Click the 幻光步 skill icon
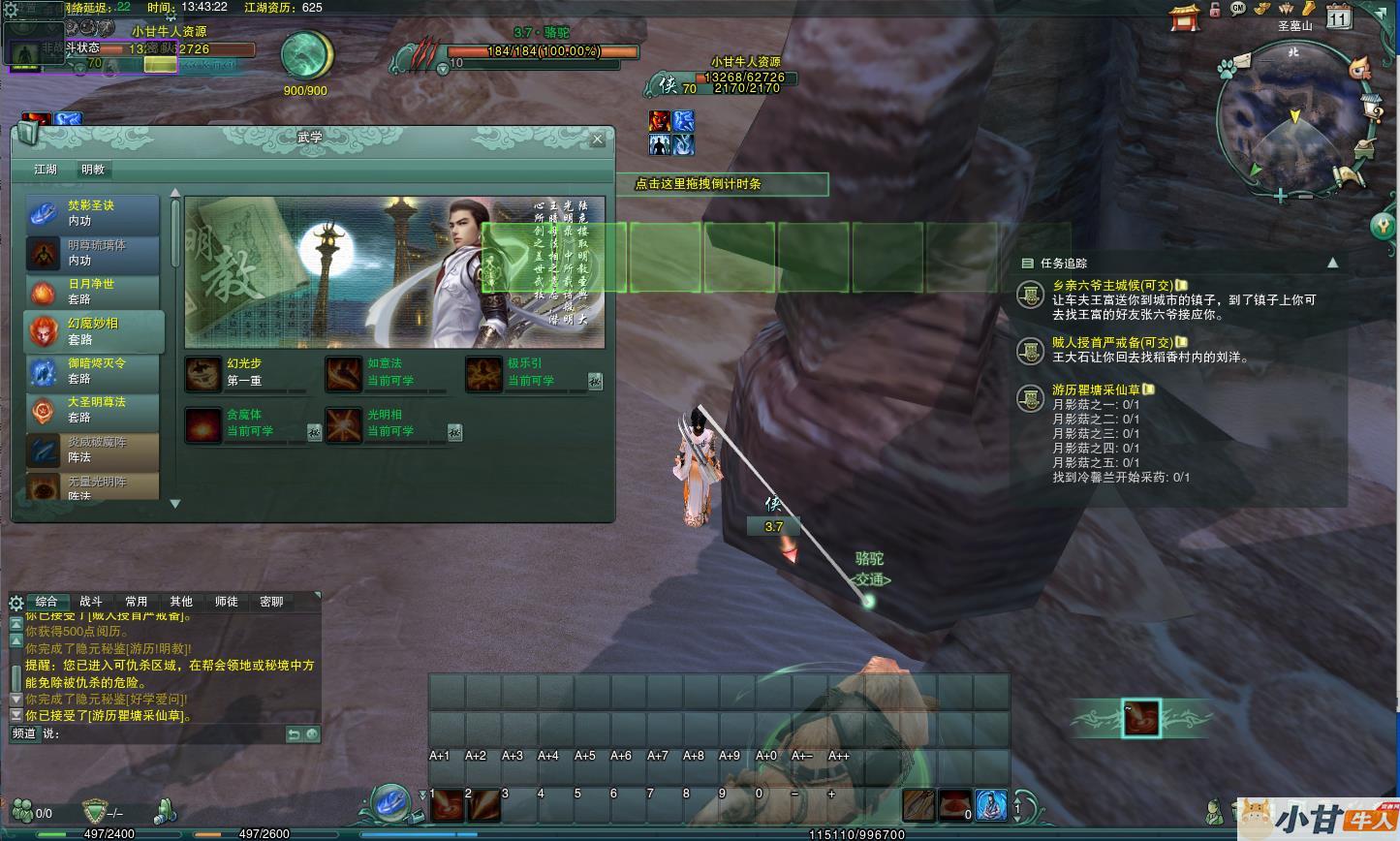 coord(203,373)
